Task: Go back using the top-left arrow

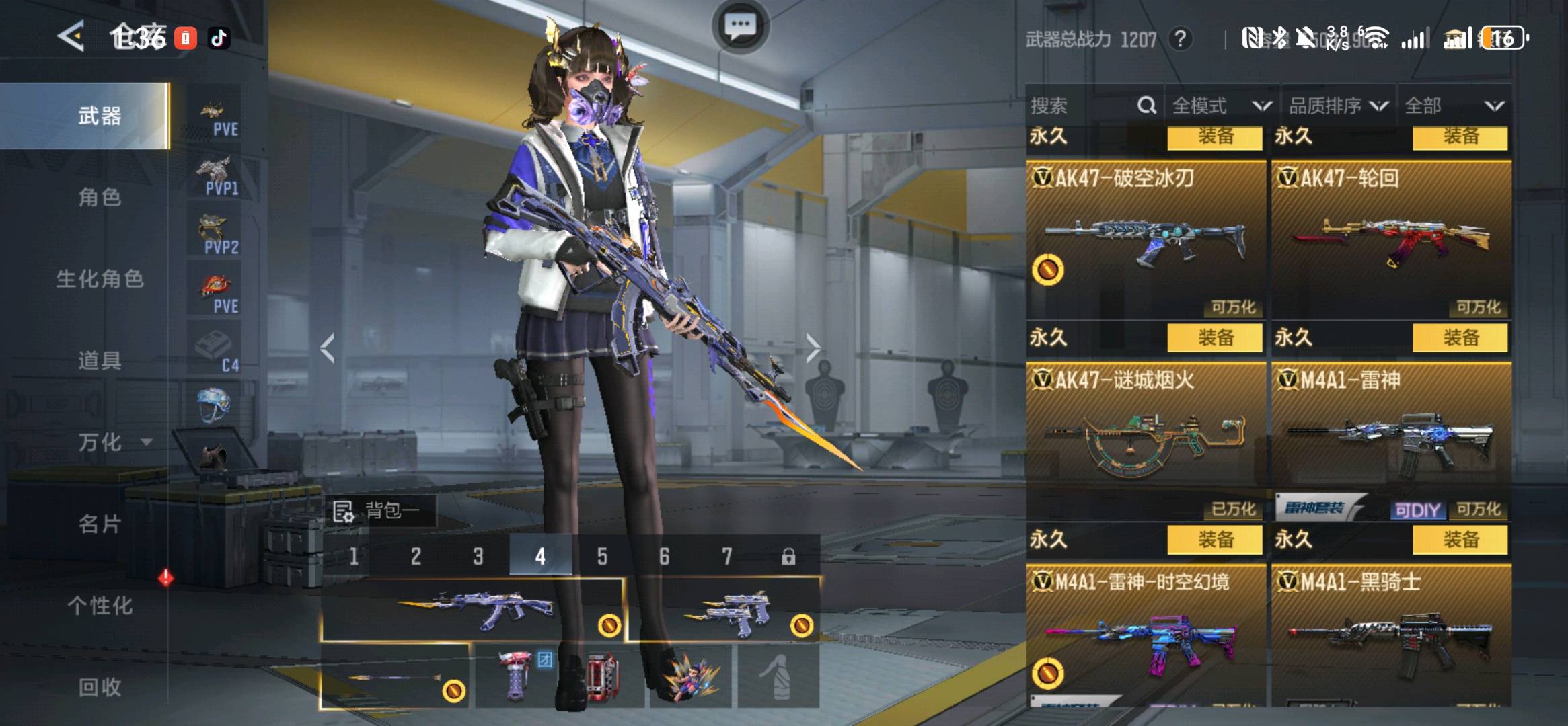Action: pos(71,36)
